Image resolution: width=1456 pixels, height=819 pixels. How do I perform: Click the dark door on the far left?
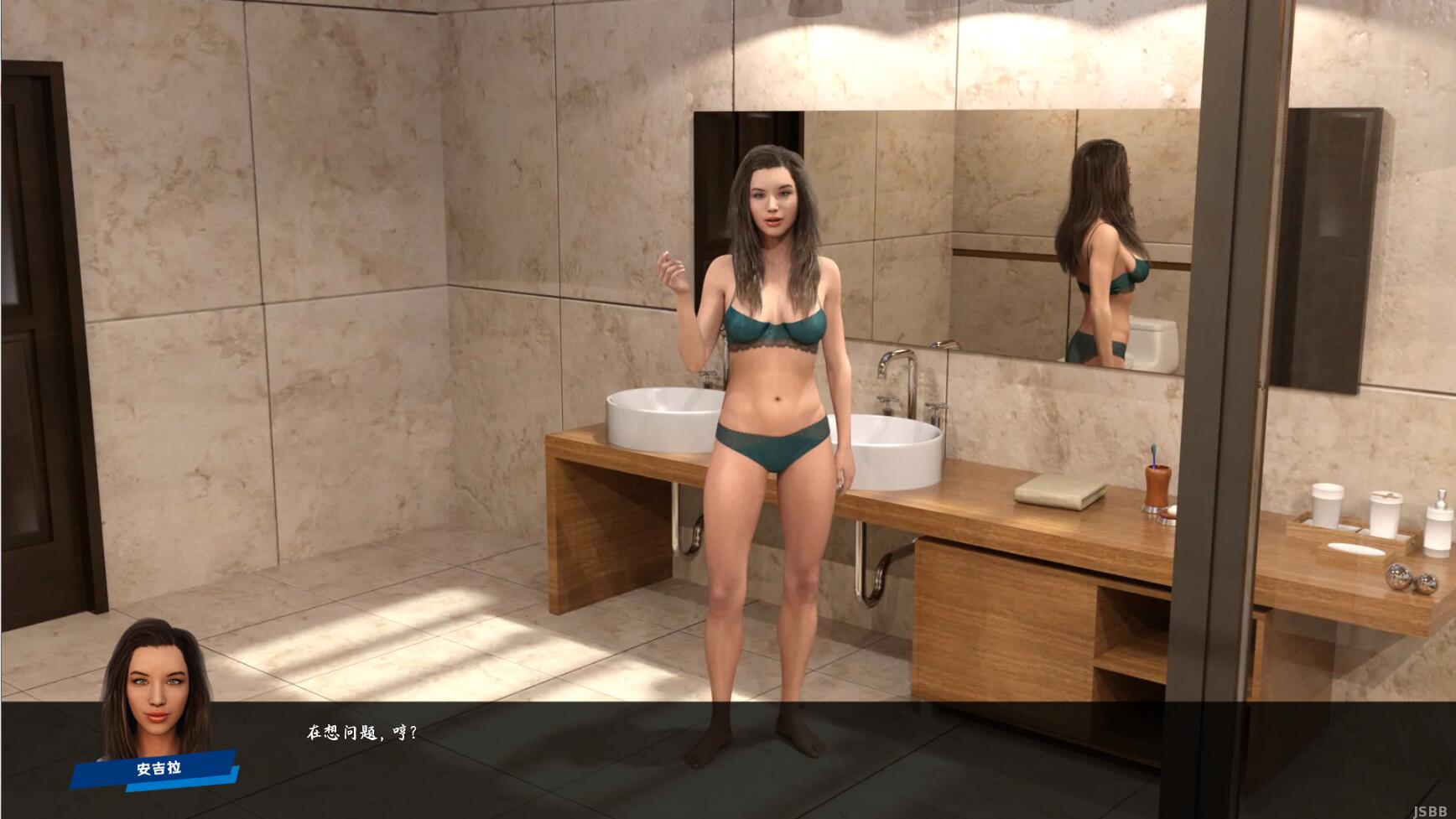tap(25, 335)
